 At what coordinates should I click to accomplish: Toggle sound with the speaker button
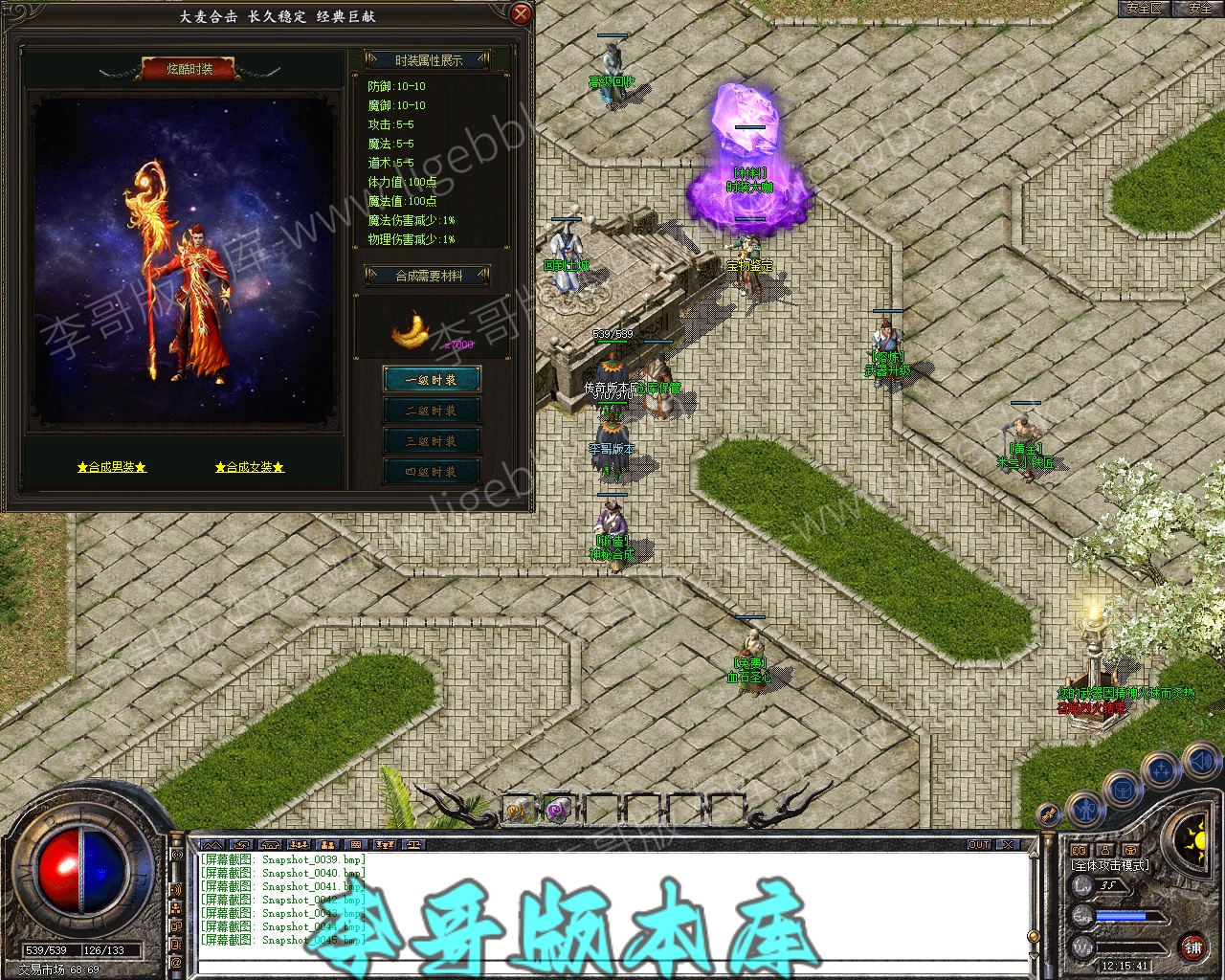point(1200,763)
